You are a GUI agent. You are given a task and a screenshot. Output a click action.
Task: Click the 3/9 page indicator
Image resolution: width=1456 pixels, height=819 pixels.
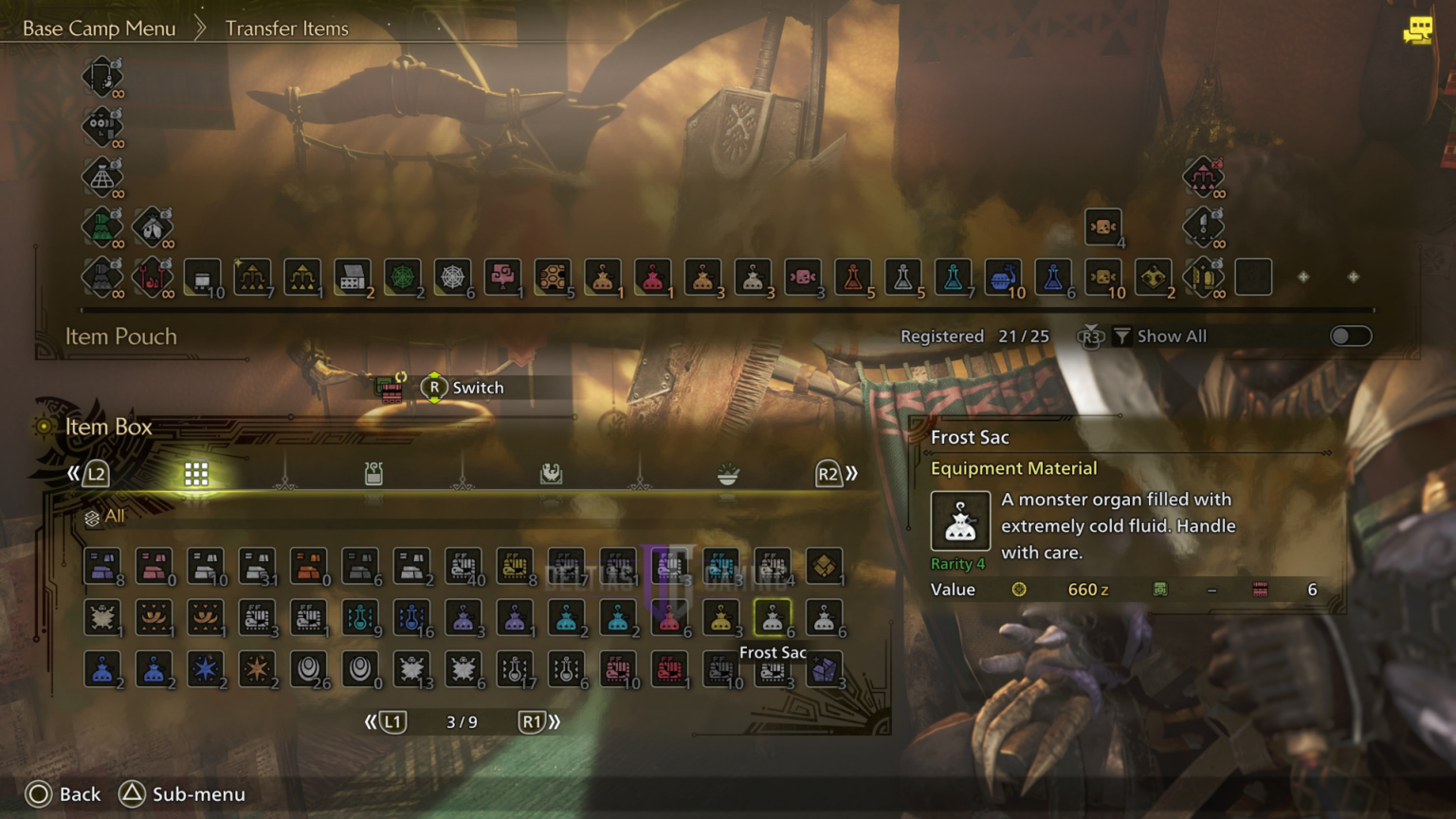point(462,721)
